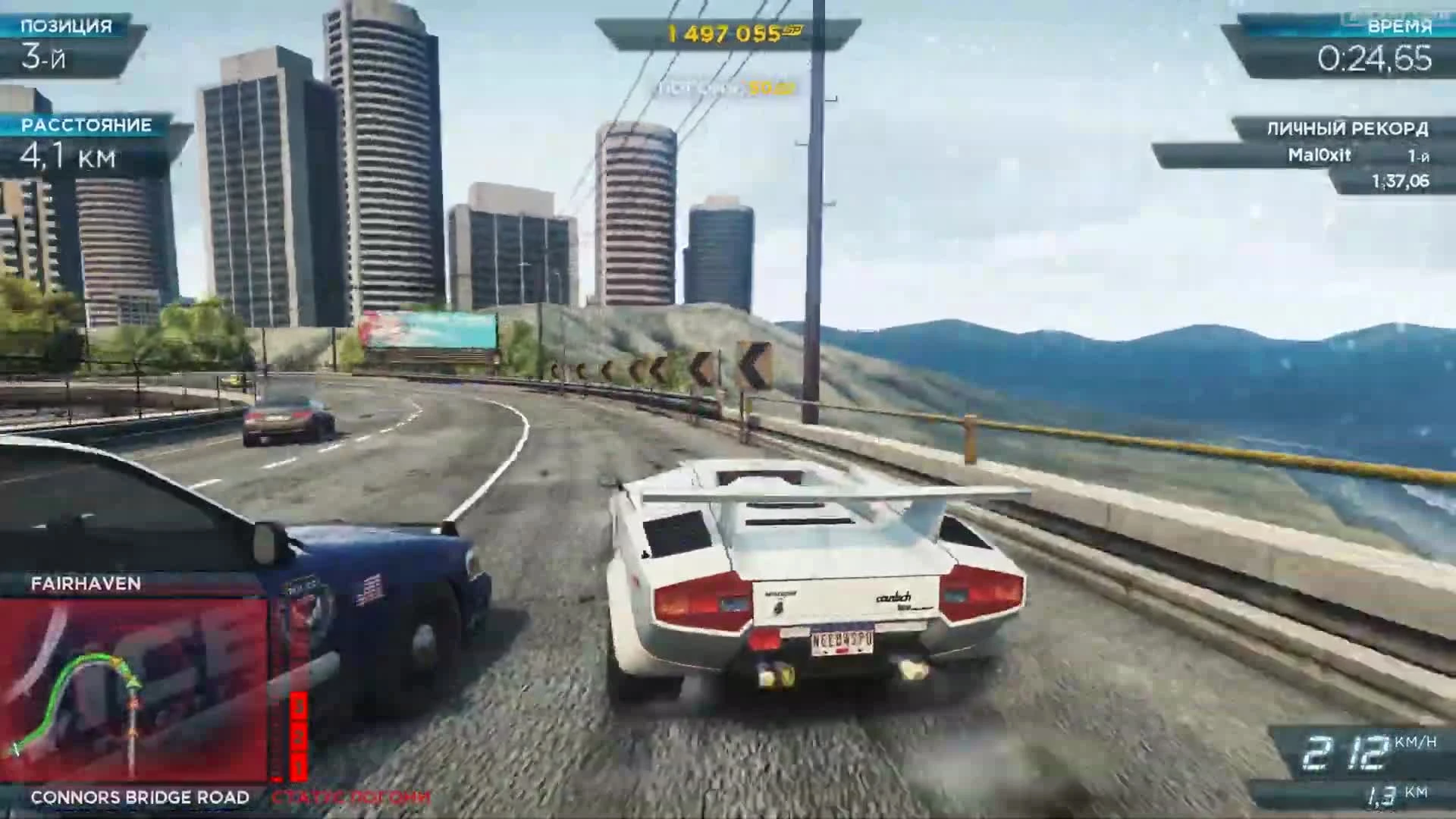The height and width of the screenshot is (819, 1456).
Task: Click the CONNORS BRIDGE ROAD label
Action: (140, 798)
